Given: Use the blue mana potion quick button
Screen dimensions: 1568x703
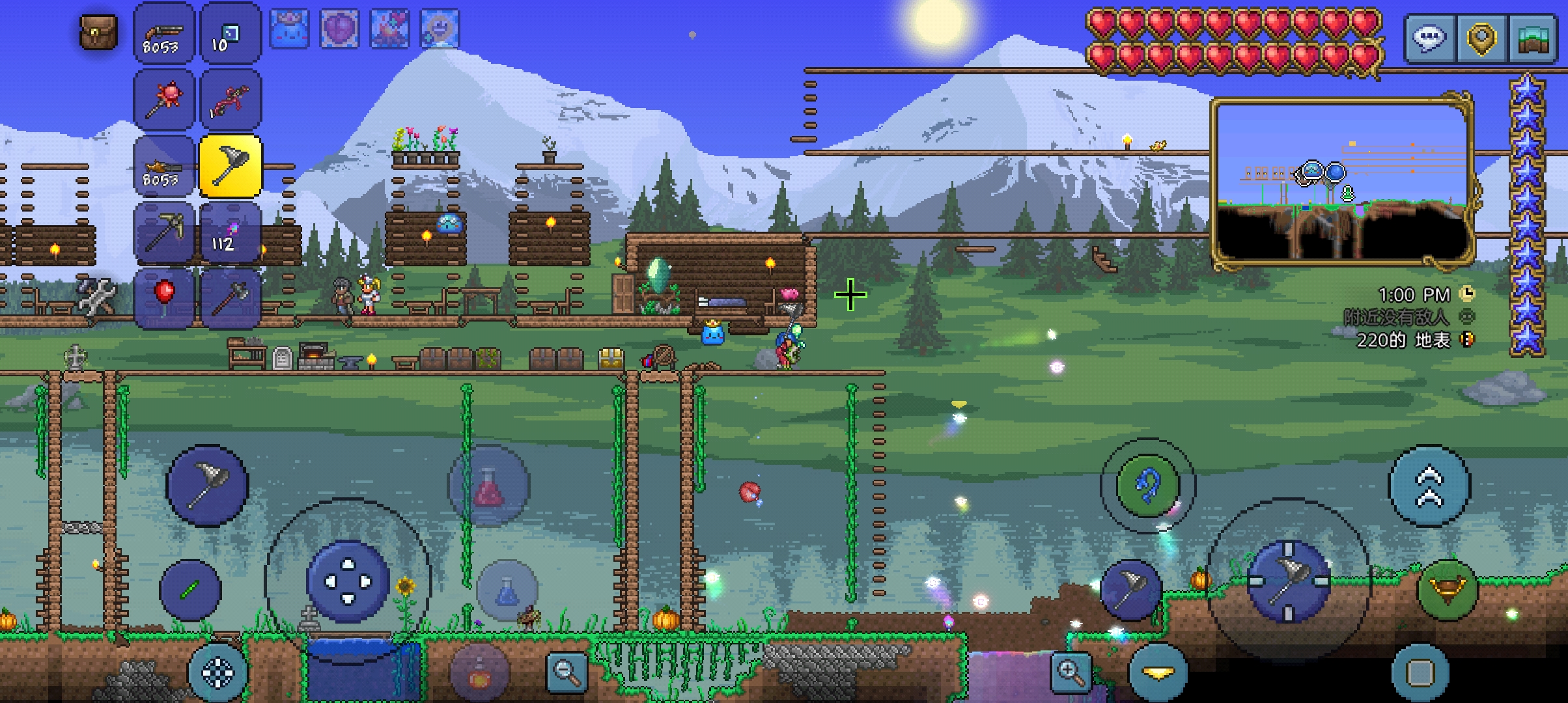Looking at the screenshot, I should (x=507, y=590).
